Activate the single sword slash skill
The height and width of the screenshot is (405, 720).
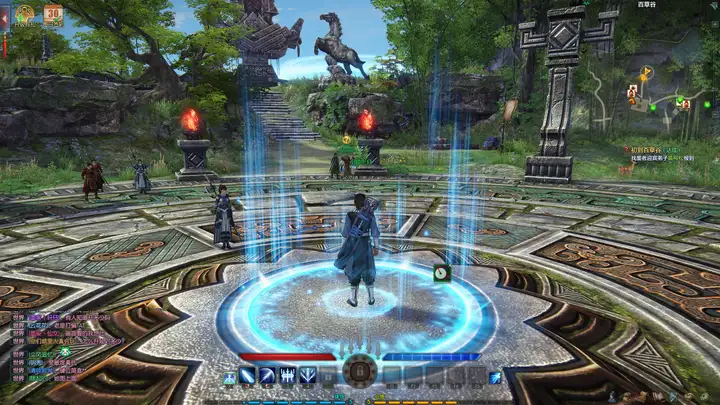247,376
